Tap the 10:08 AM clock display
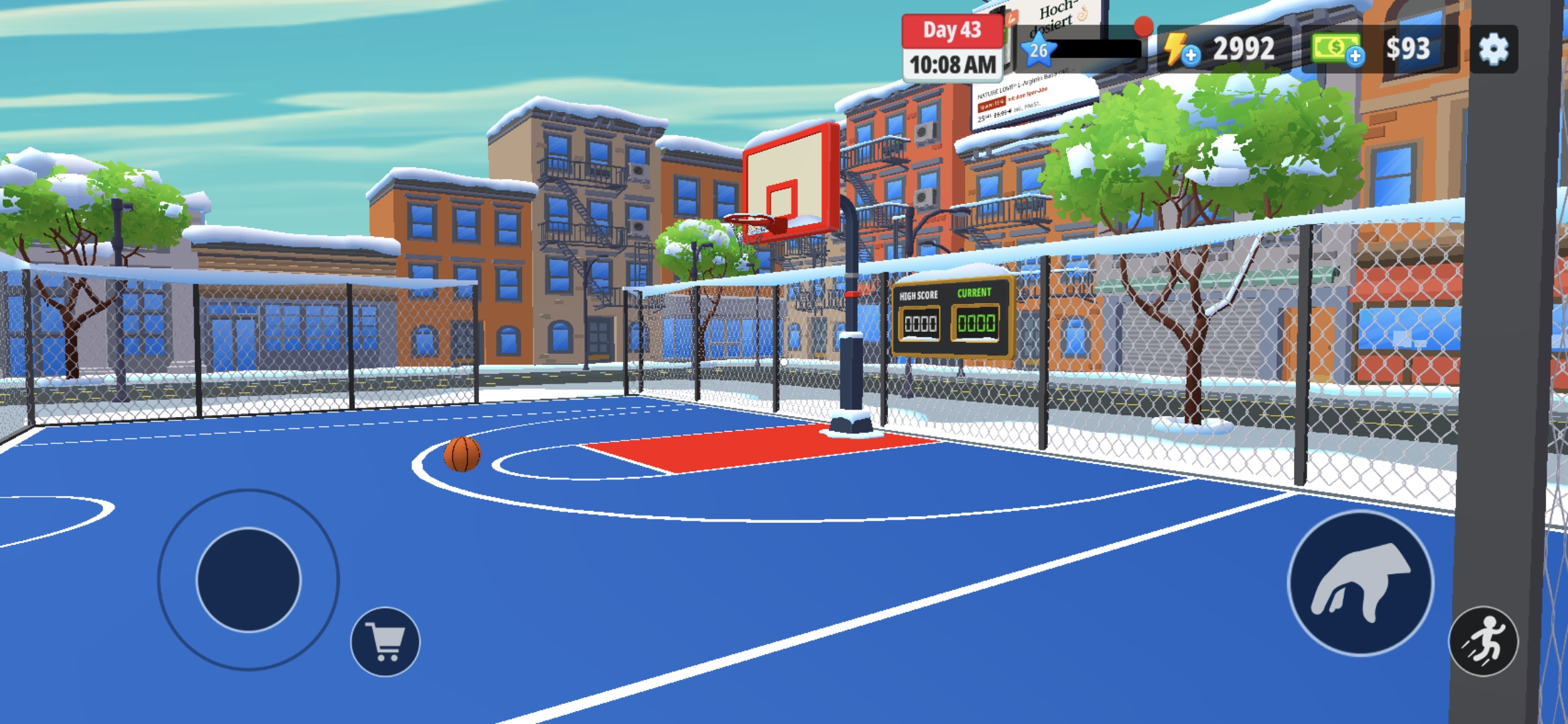The width and height of the screenshot is (1568, 724). tap(952, 64)
